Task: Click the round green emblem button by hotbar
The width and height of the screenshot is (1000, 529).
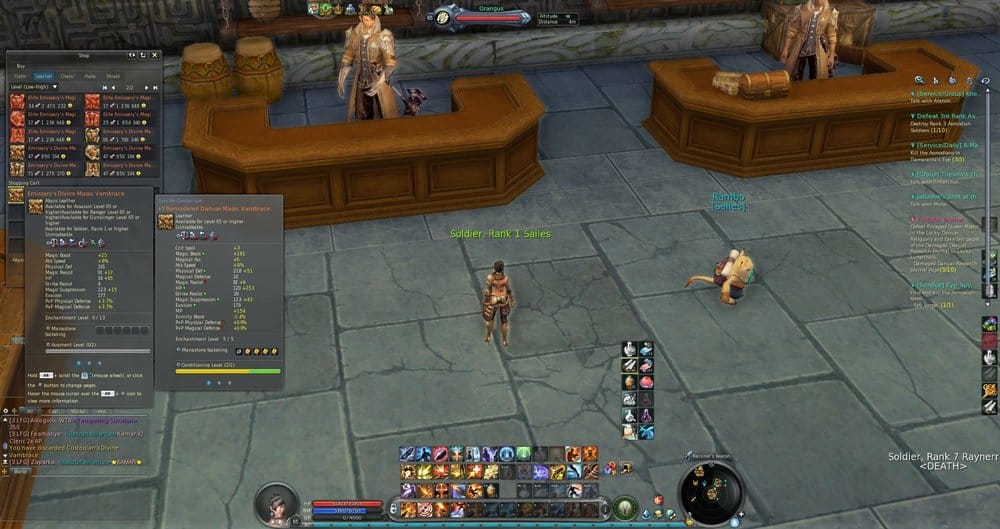Action: 626,507
